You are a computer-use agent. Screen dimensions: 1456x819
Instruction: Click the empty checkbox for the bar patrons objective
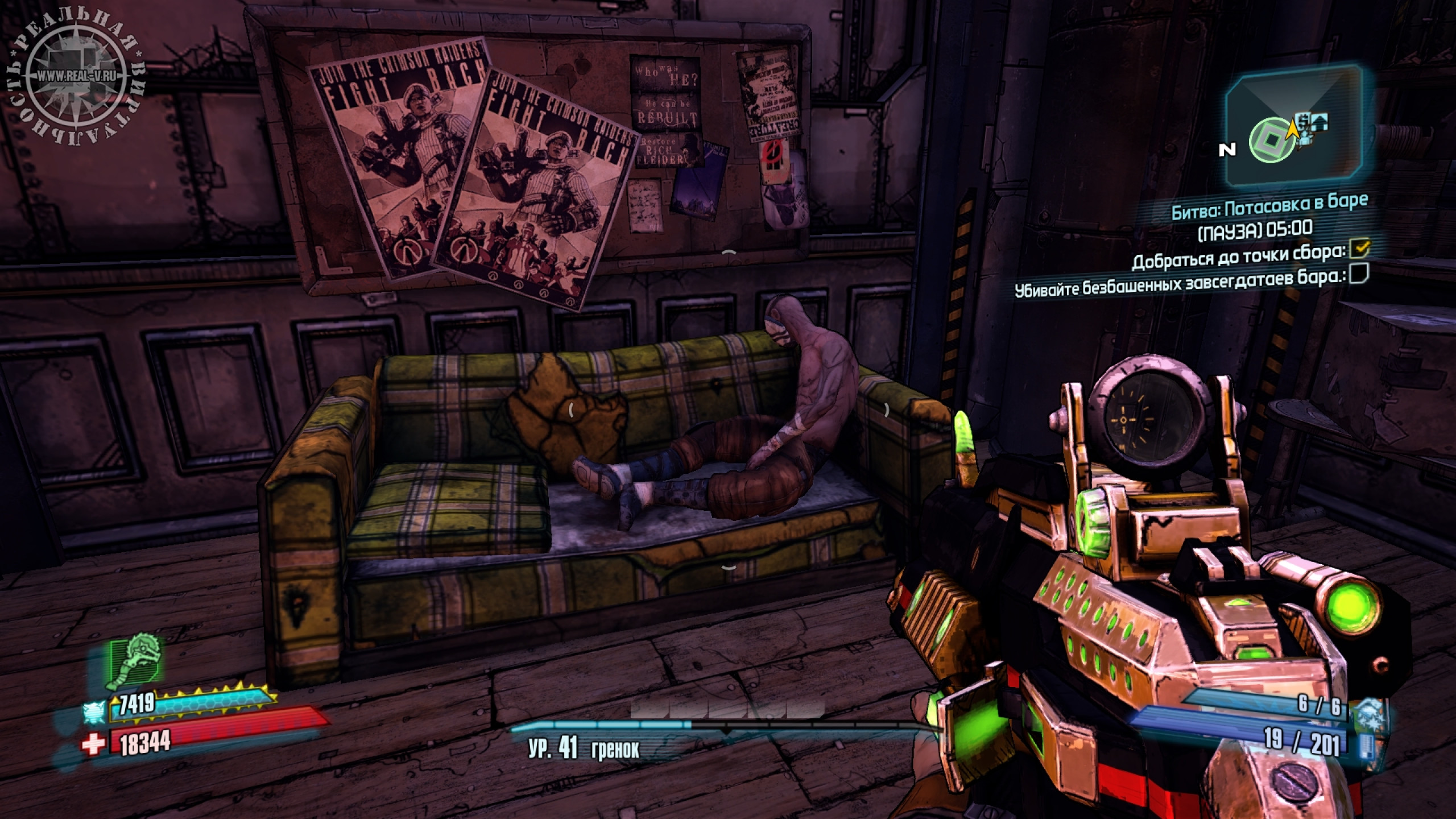click(1359, 275)
